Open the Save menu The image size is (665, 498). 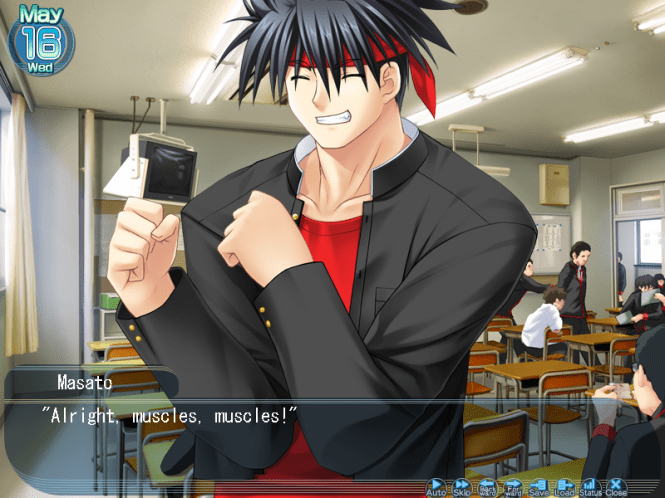539,486
